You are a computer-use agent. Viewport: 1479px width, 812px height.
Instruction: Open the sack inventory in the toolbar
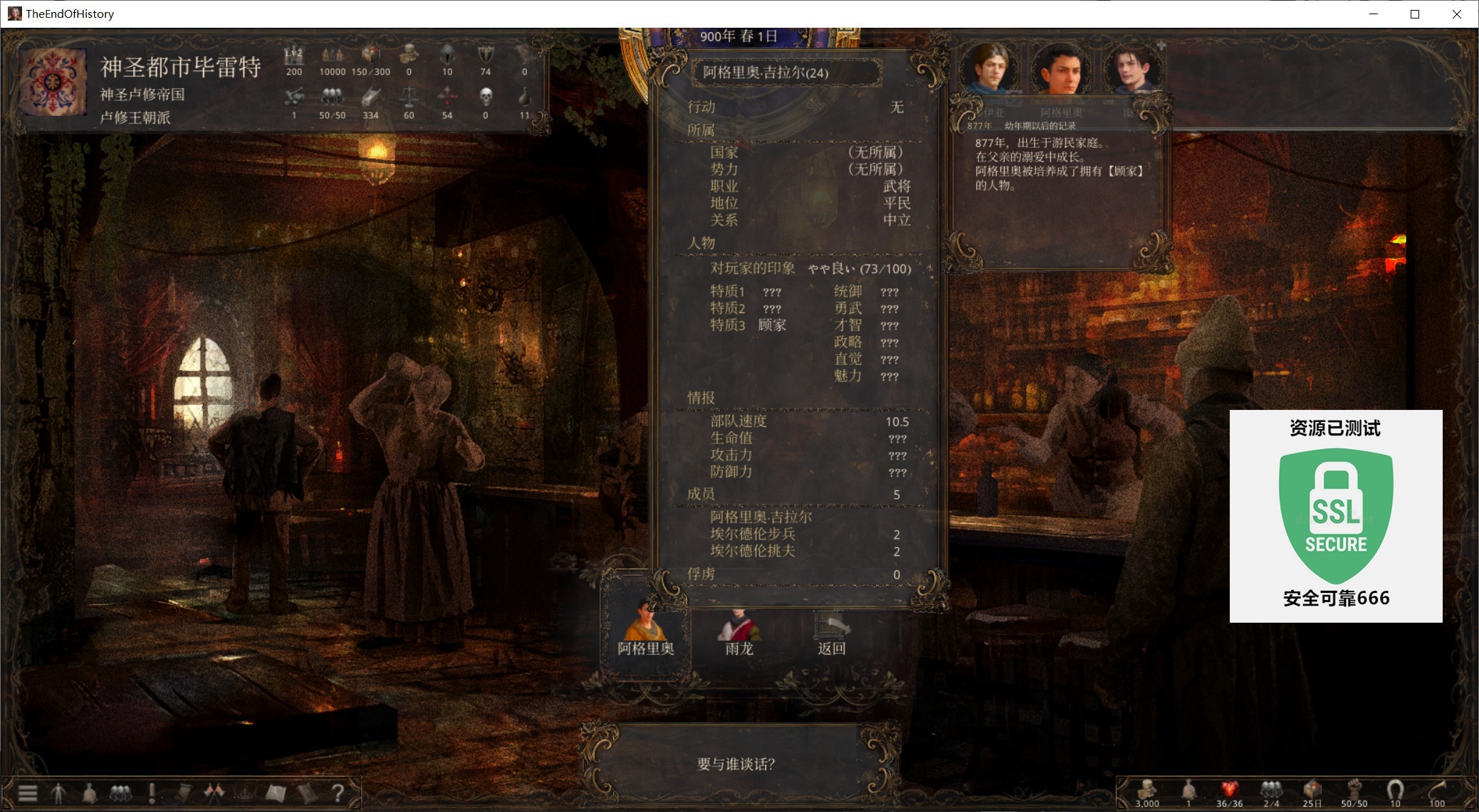click(x=90, y=793)
